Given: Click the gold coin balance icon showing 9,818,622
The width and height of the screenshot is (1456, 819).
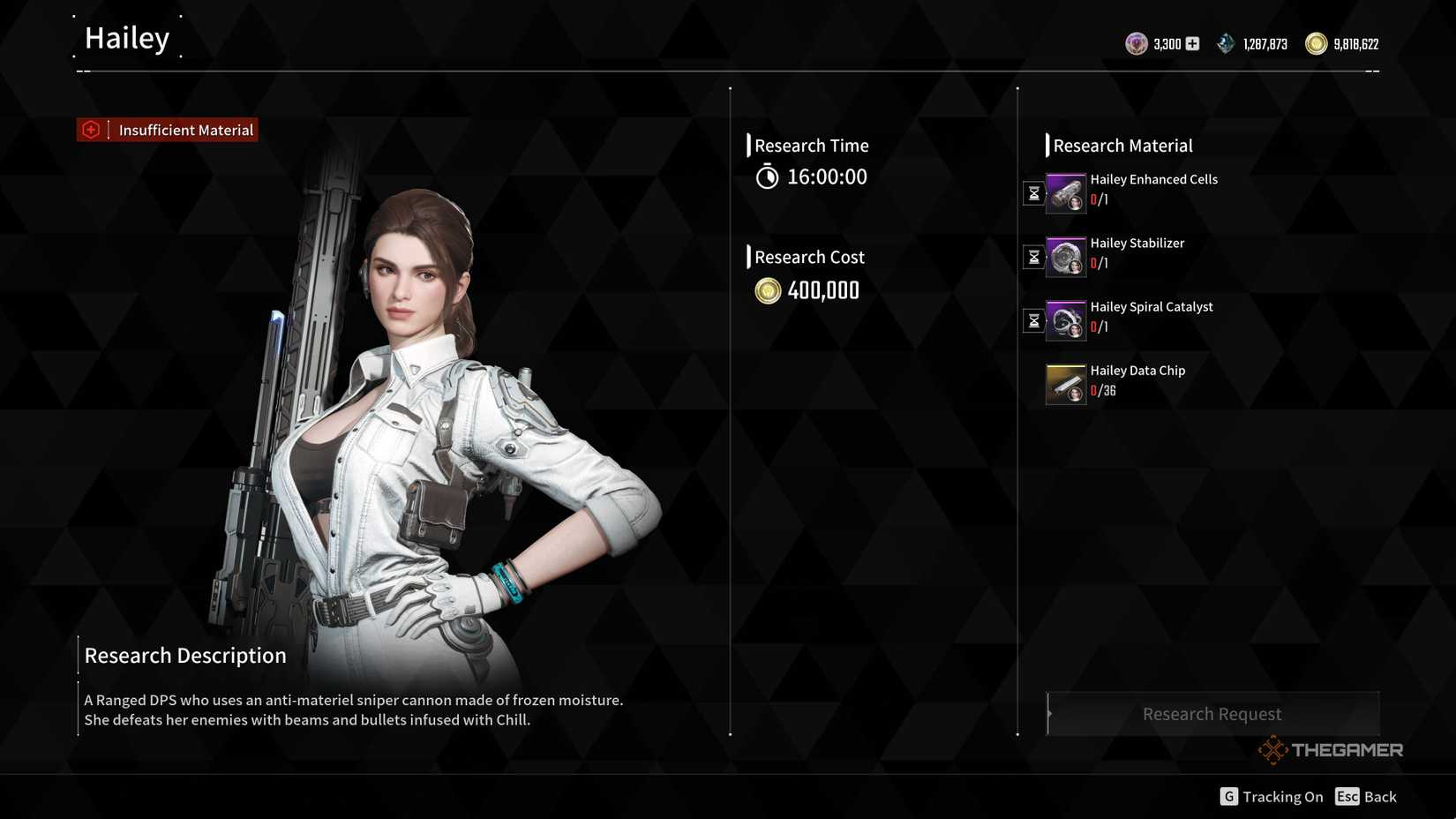Looking at the screenshot, I should [x=1314, y=43].
